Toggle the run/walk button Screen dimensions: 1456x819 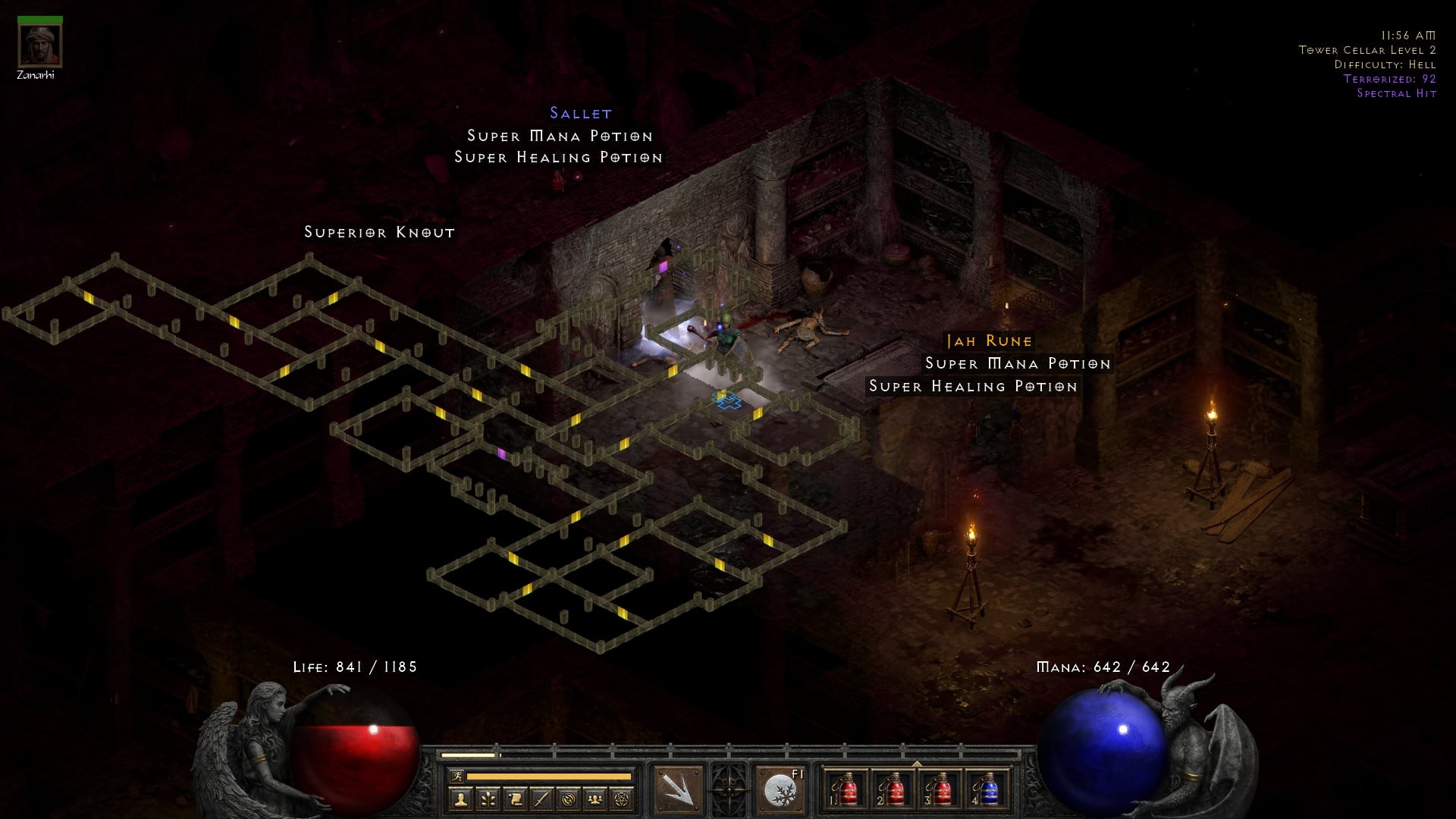457,776
